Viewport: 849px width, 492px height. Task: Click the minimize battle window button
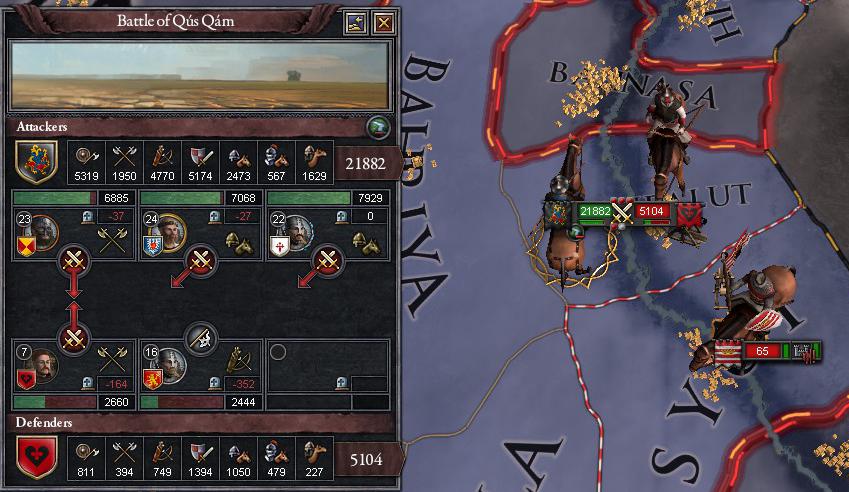tap(356, 23)
